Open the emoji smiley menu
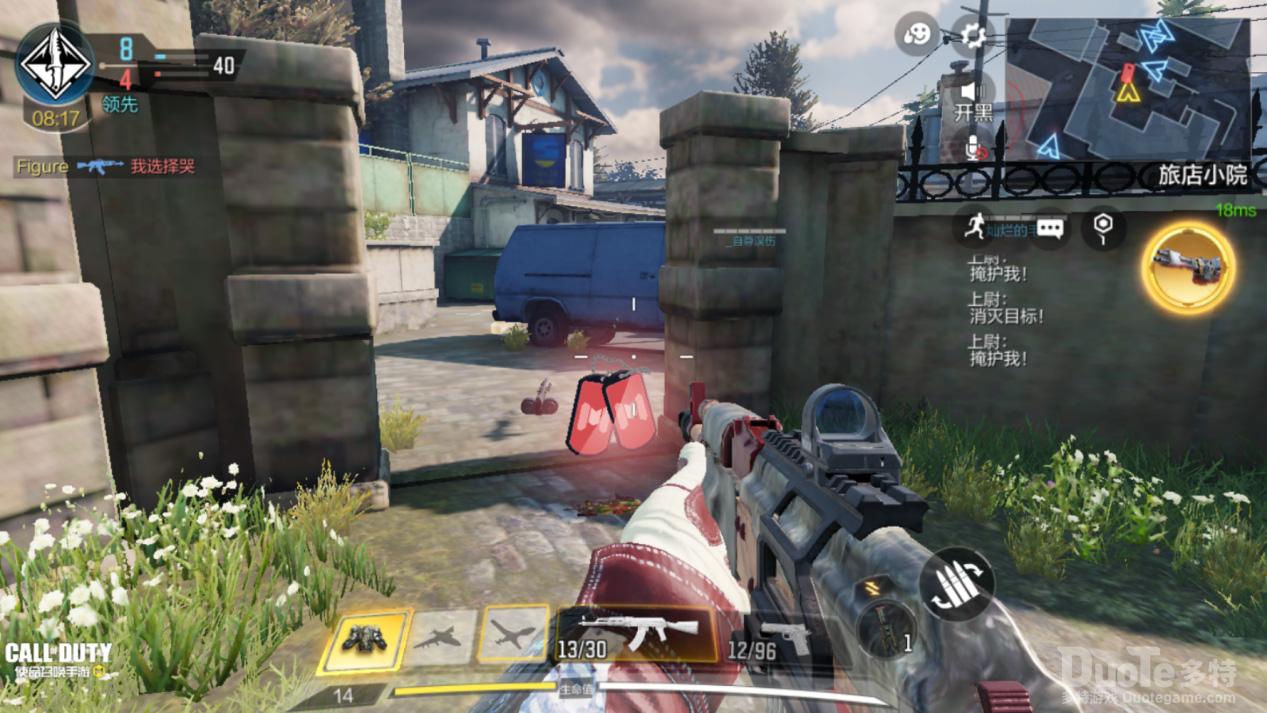The width and height of the screenshot is (1267, 713). point(917,36)
